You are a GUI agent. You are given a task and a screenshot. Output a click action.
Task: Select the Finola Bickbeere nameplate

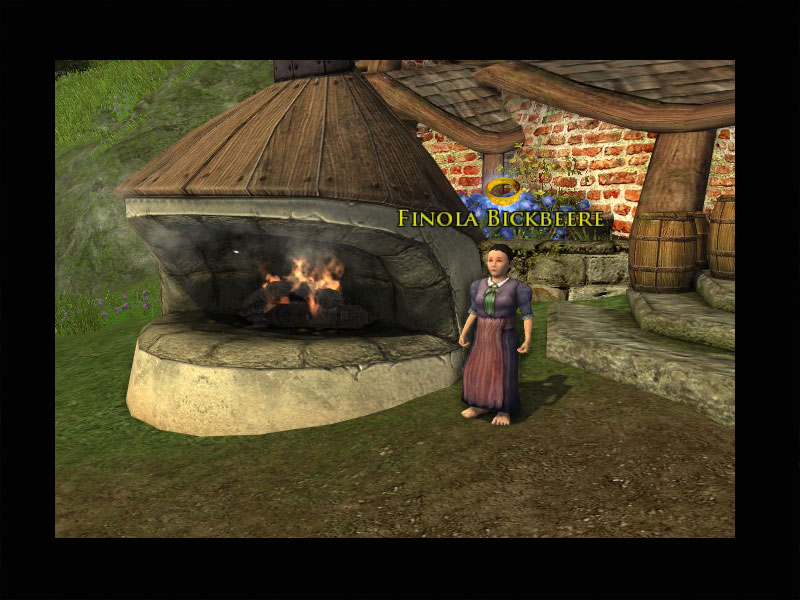pos(500,218)
